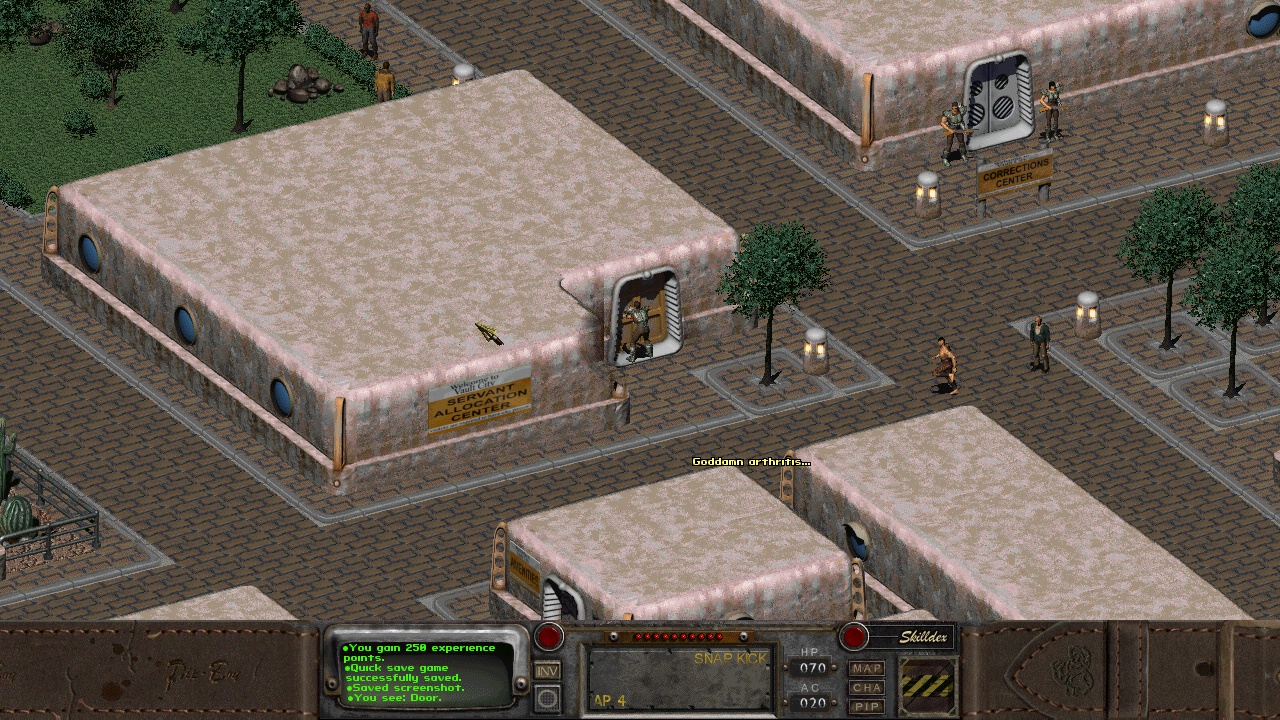Open the world MAP

867,668
